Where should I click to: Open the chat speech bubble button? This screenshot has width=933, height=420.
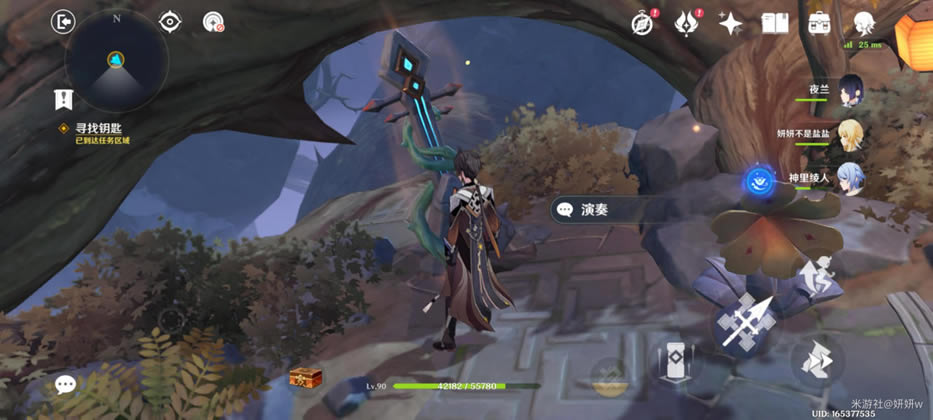point(66,385)
